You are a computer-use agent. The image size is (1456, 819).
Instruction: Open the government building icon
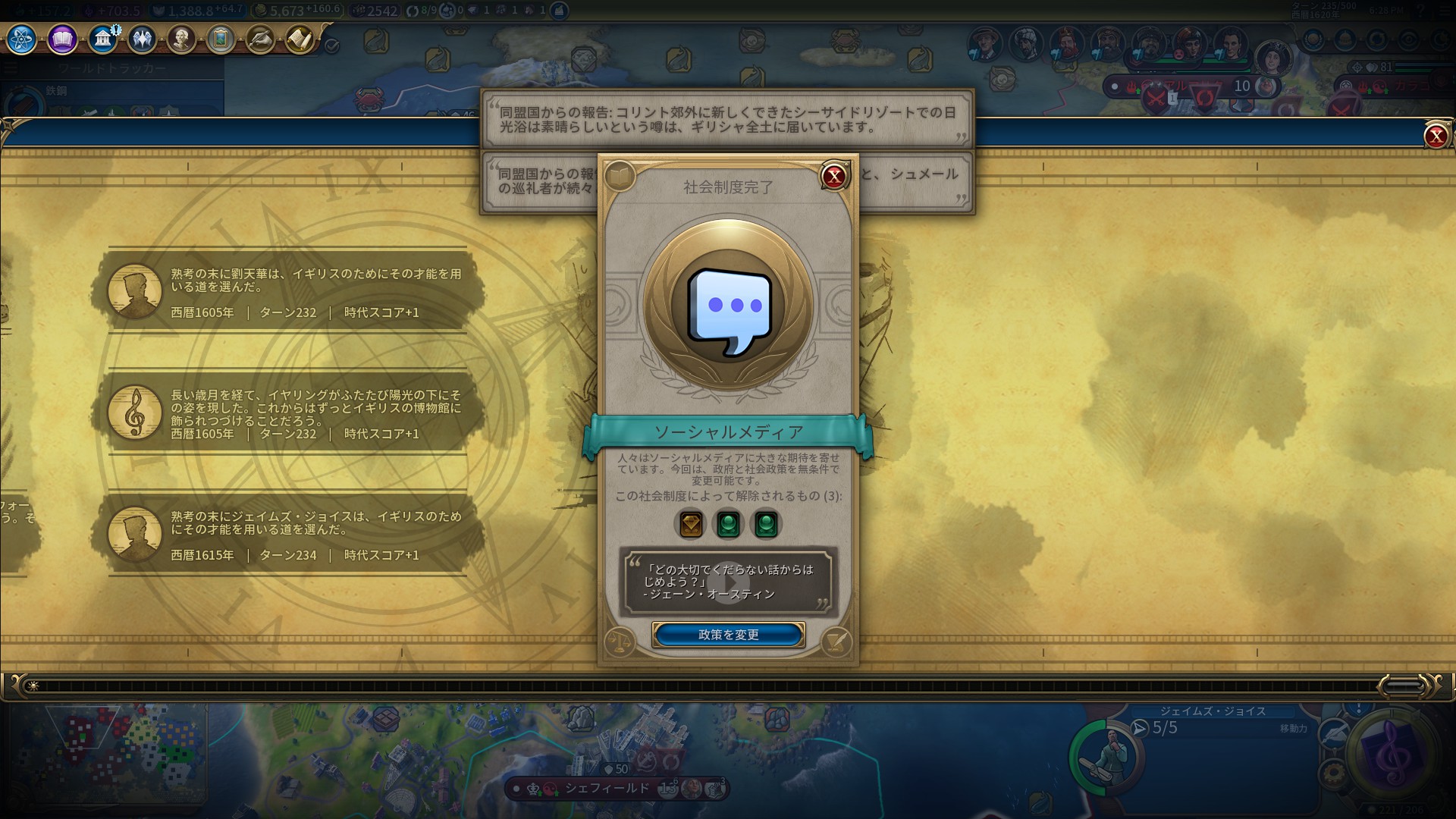pos(102,39)
